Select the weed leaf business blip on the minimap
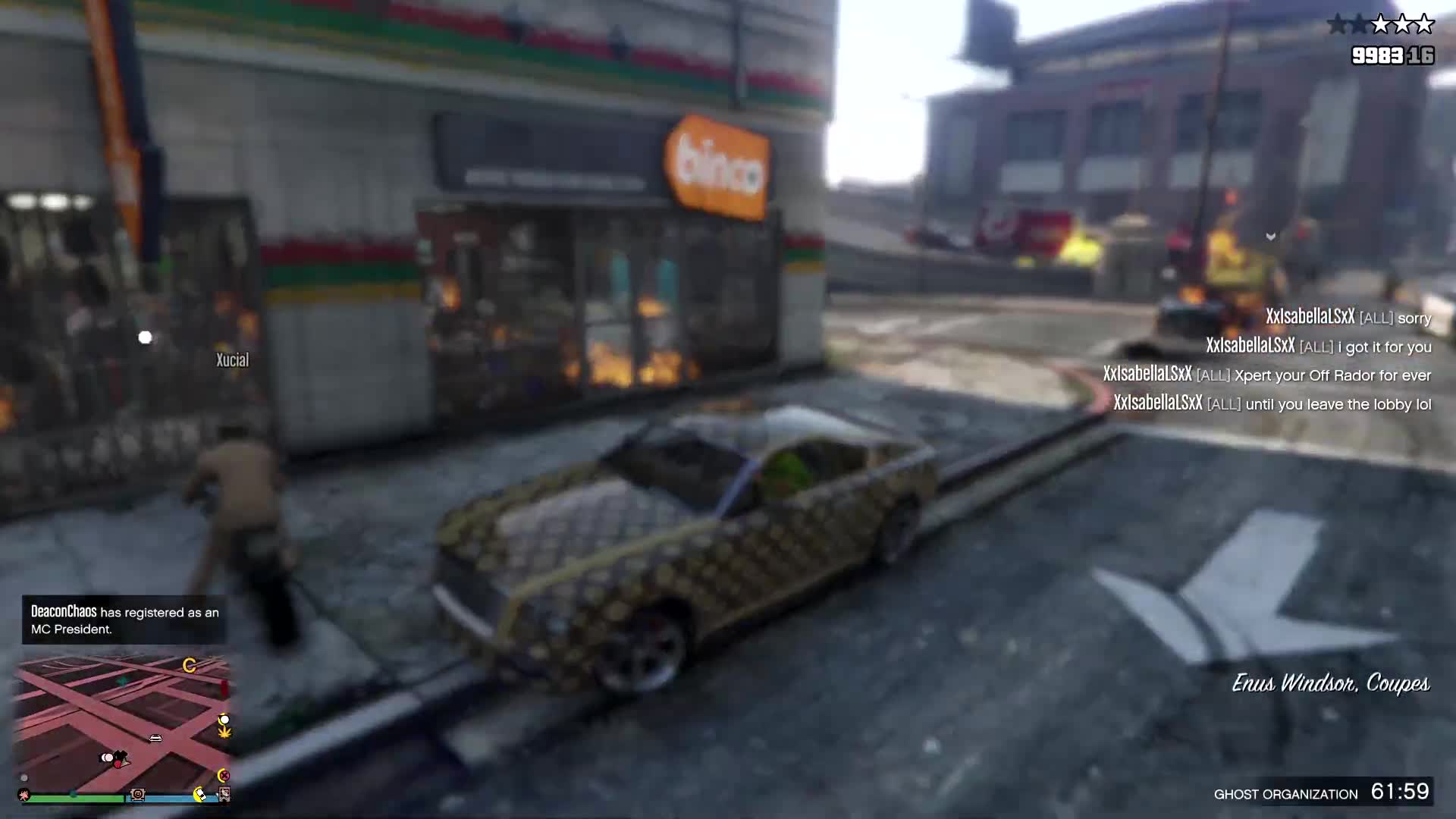Image resolution: width=1456 pixels, height=819 pixels. click(x=224, y=733)
